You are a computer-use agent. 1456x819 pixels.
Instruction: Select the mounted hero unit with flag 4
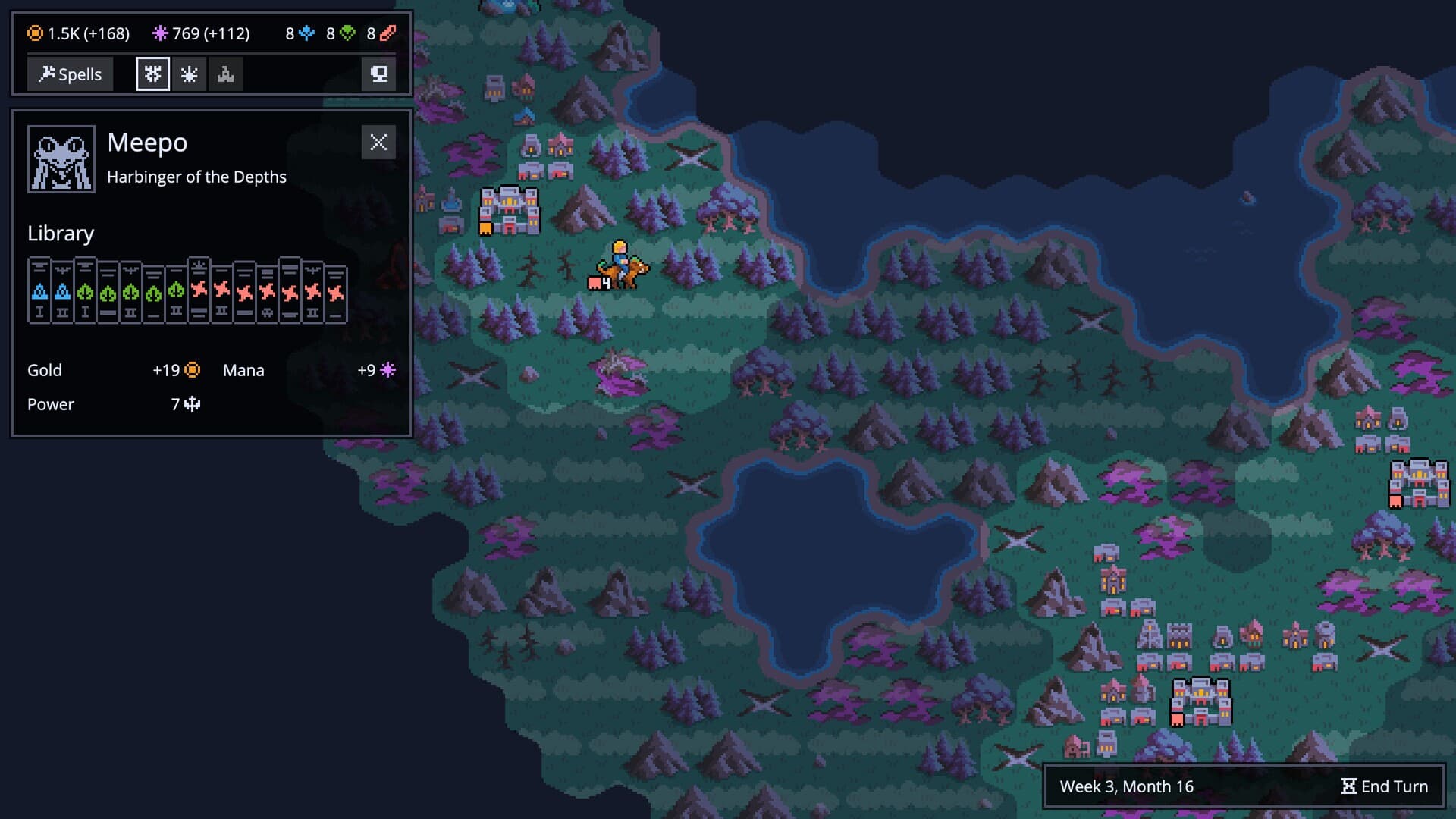point(620,267)
